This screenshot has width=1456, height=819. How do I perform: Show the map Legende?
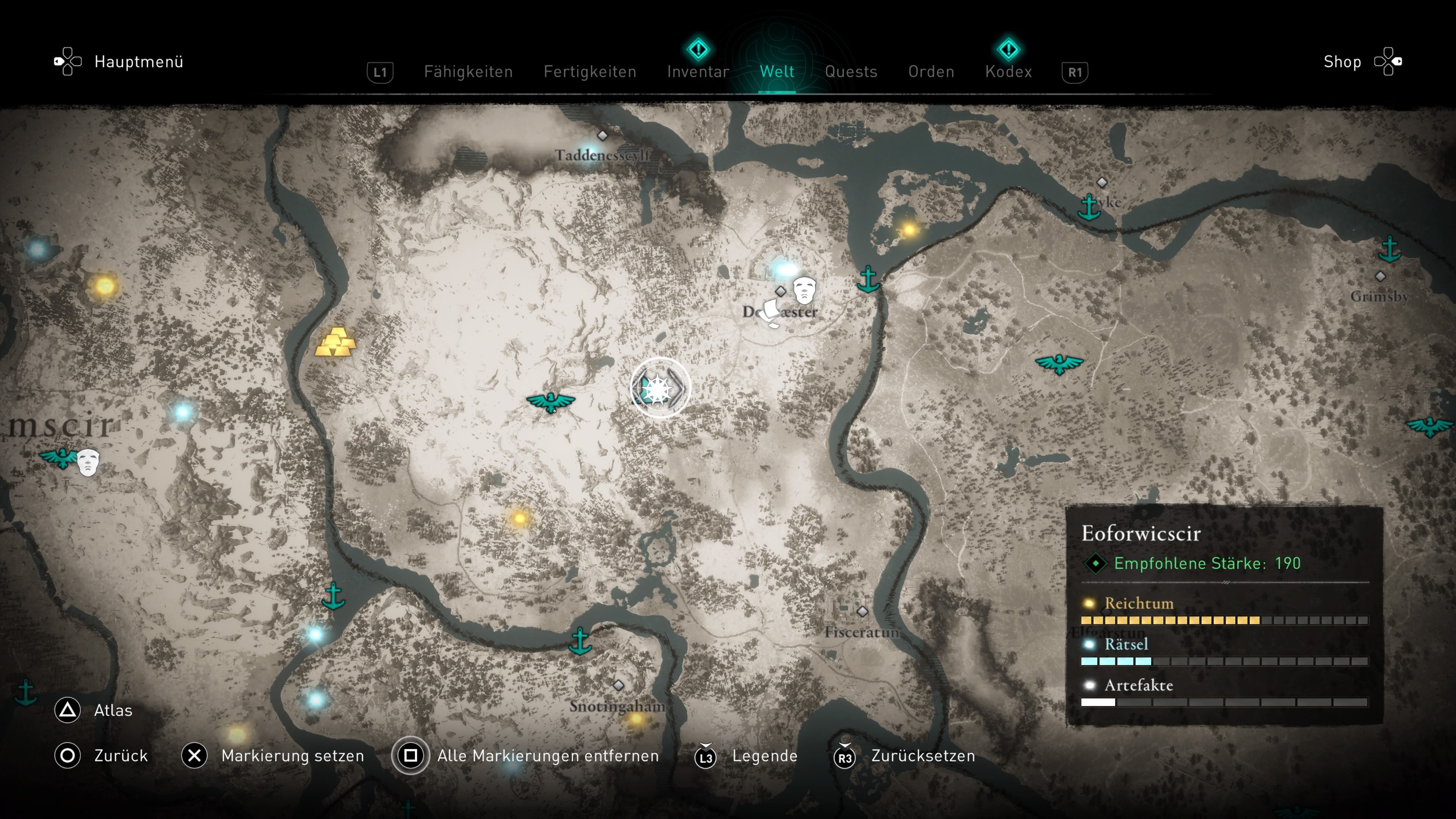764,756
